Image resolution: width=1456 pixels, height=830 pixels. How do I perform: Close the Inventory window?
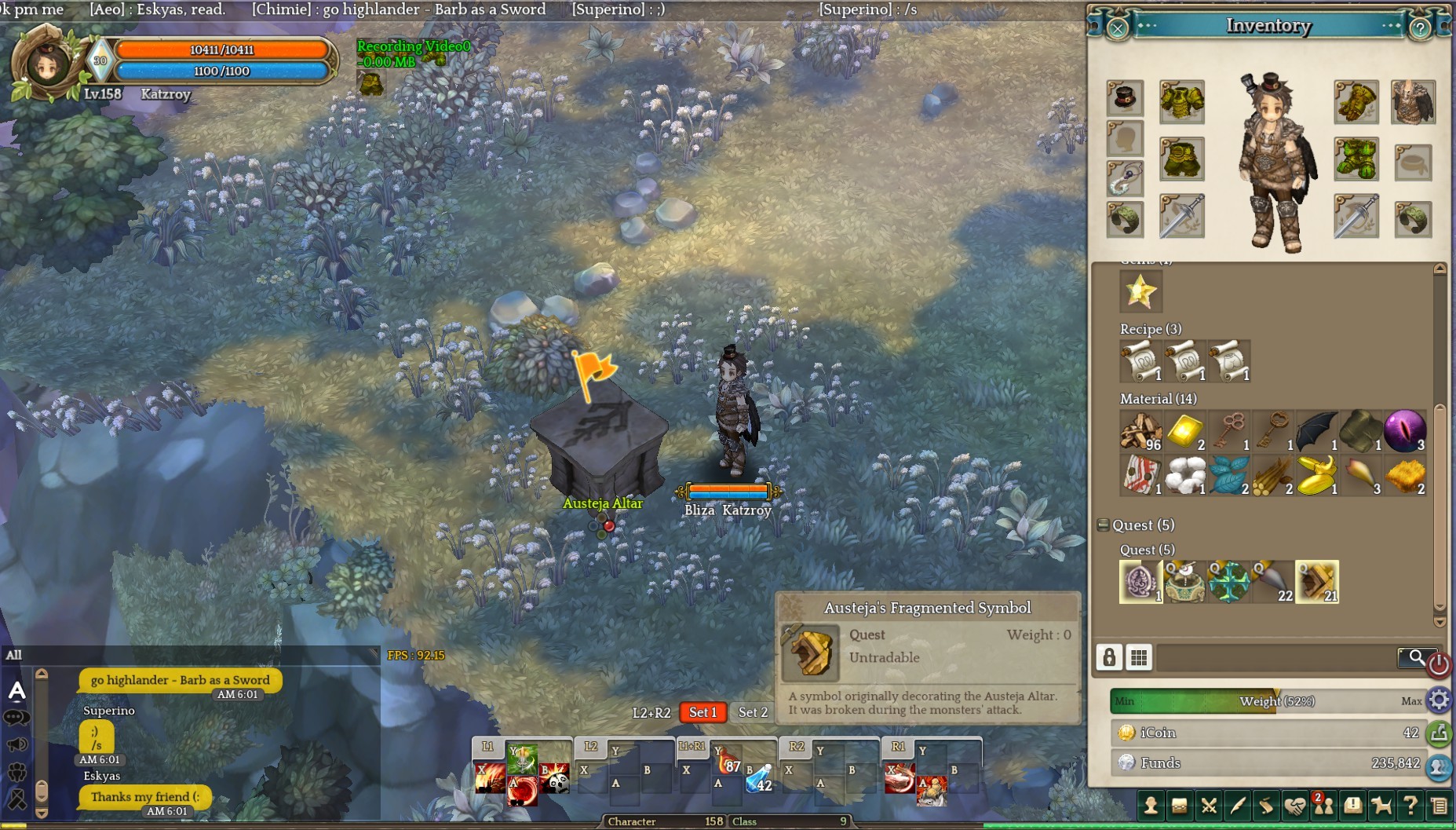(1118, 28)
